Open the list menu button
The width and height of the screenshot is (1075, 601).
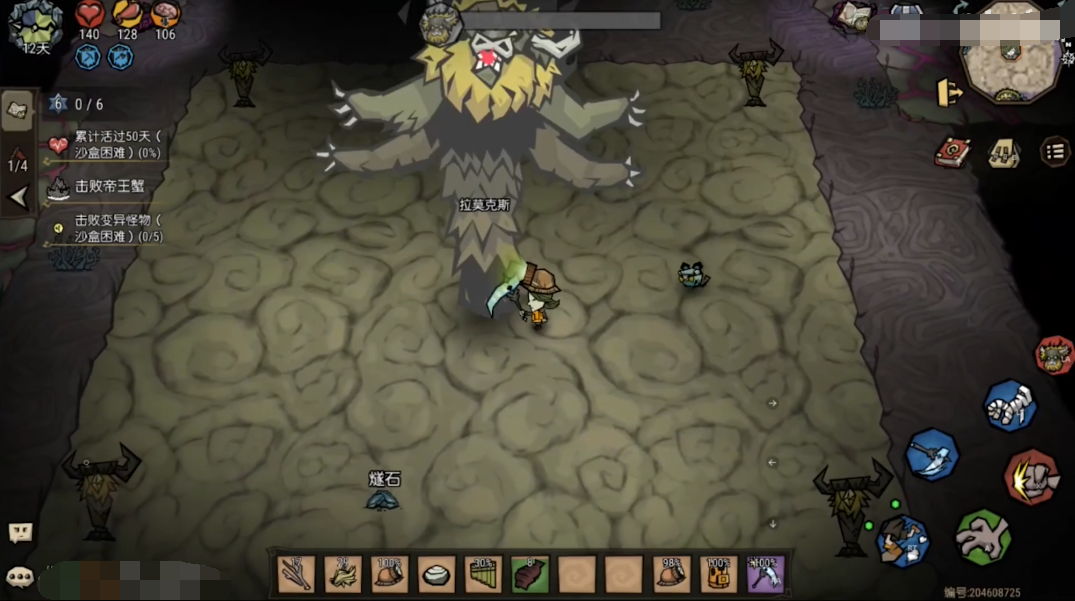pos(1054,152)
